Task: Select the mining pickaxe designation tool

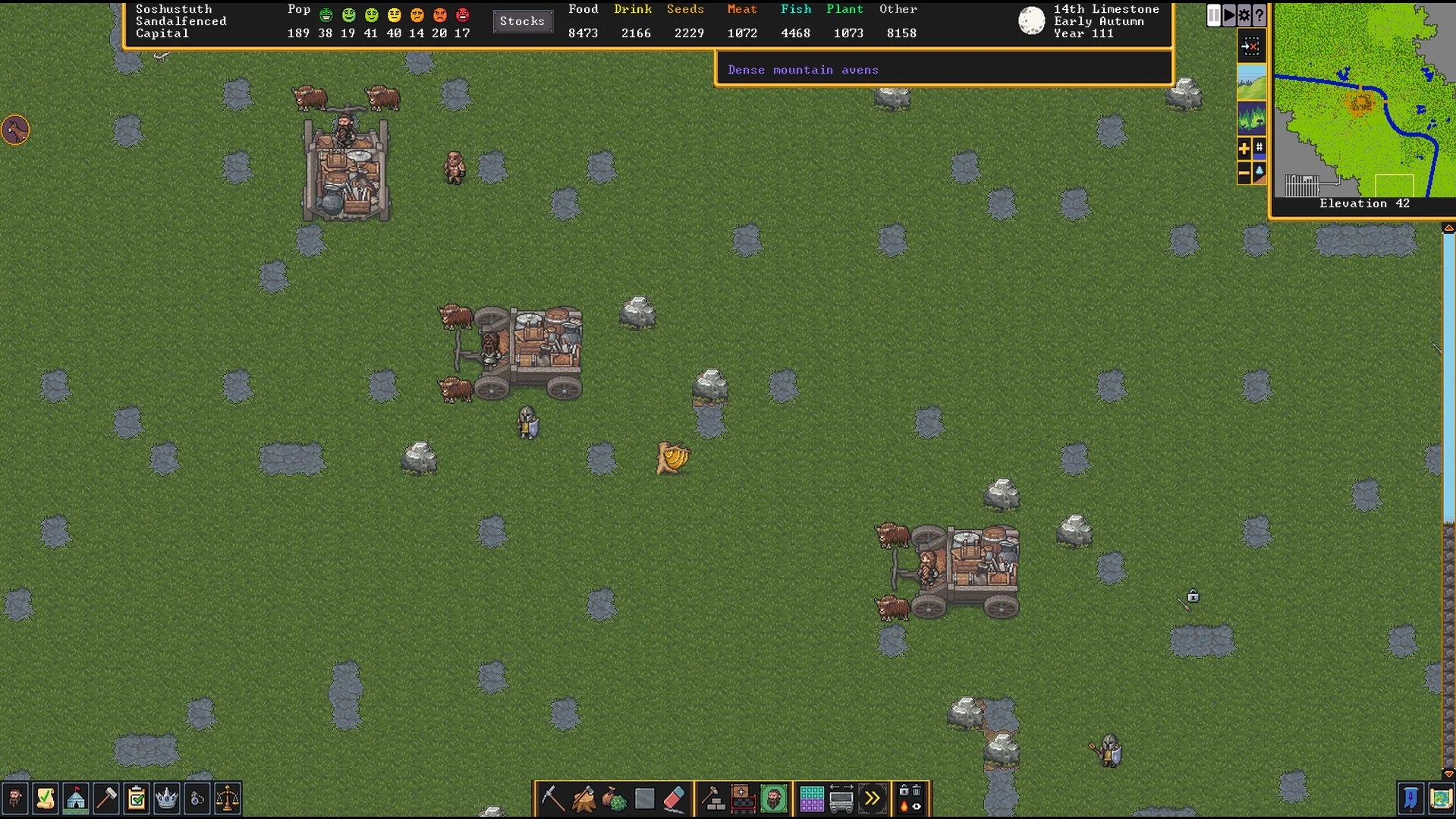Action: tap(552, 799)
